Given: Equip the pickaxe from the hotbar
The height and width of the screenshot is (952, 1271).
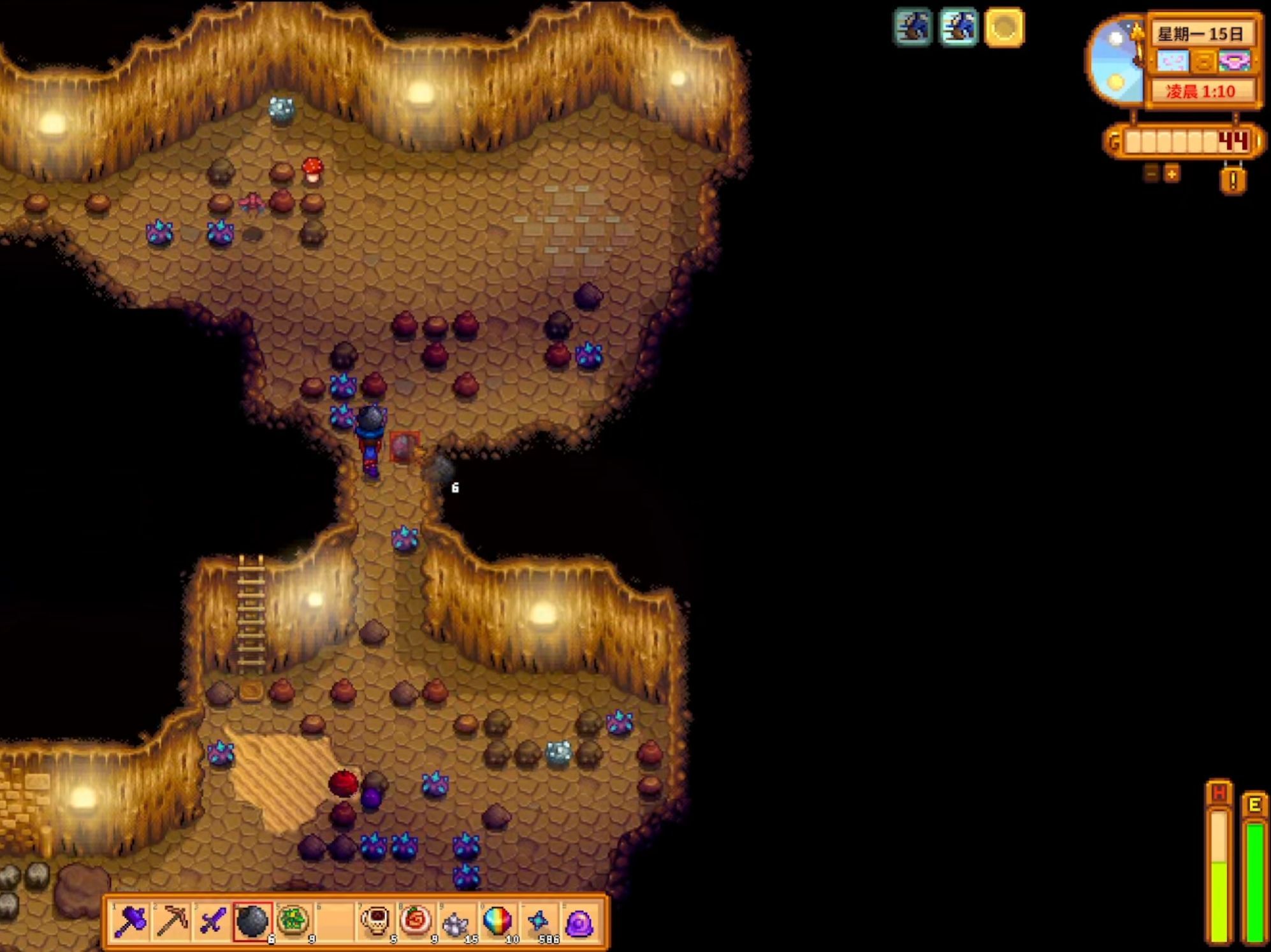Looking at the screenshot, I should pyautogui.click(x=171, y=921).
